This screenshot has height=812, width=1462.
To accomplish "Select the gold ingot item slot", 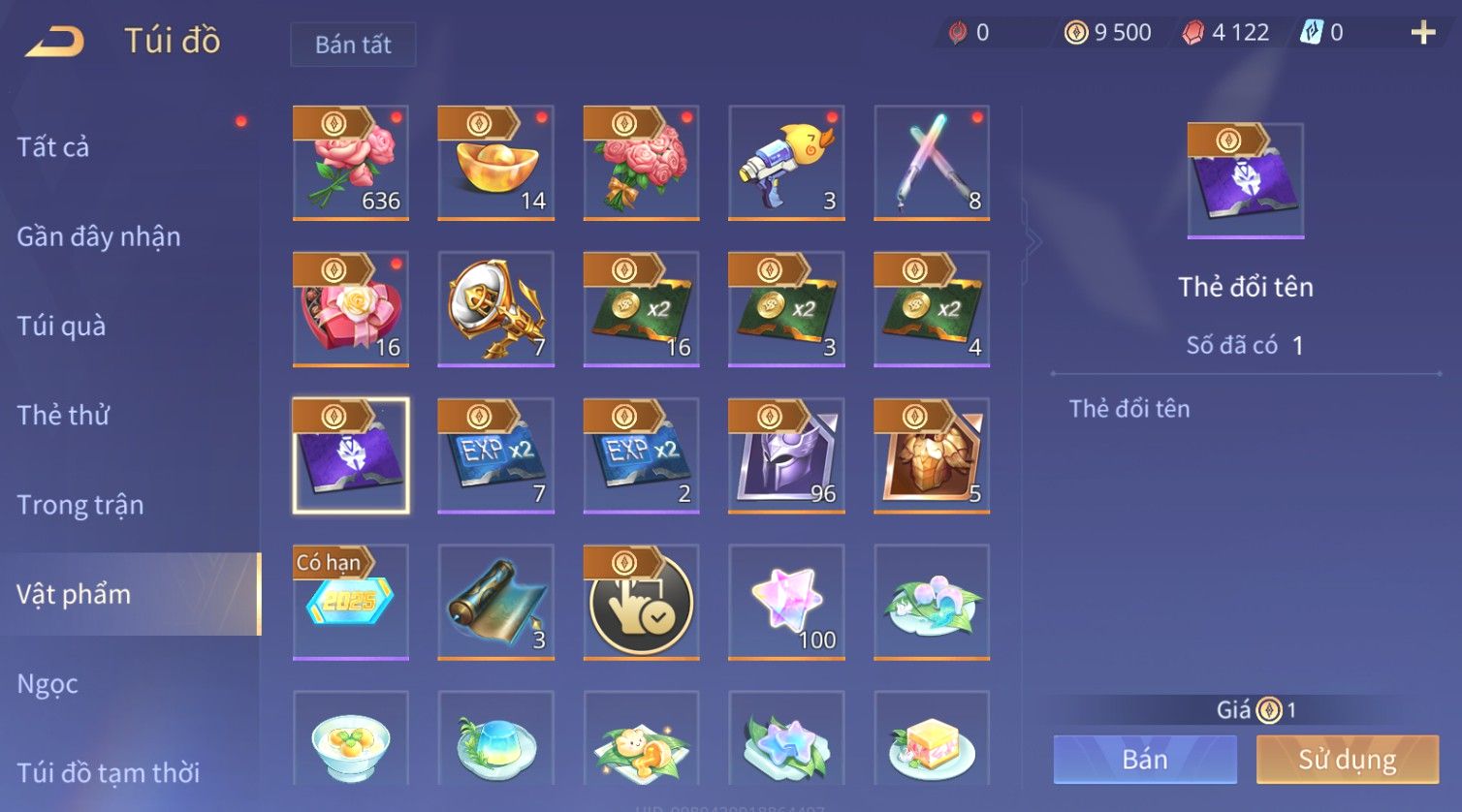I will tap(495, 163).
